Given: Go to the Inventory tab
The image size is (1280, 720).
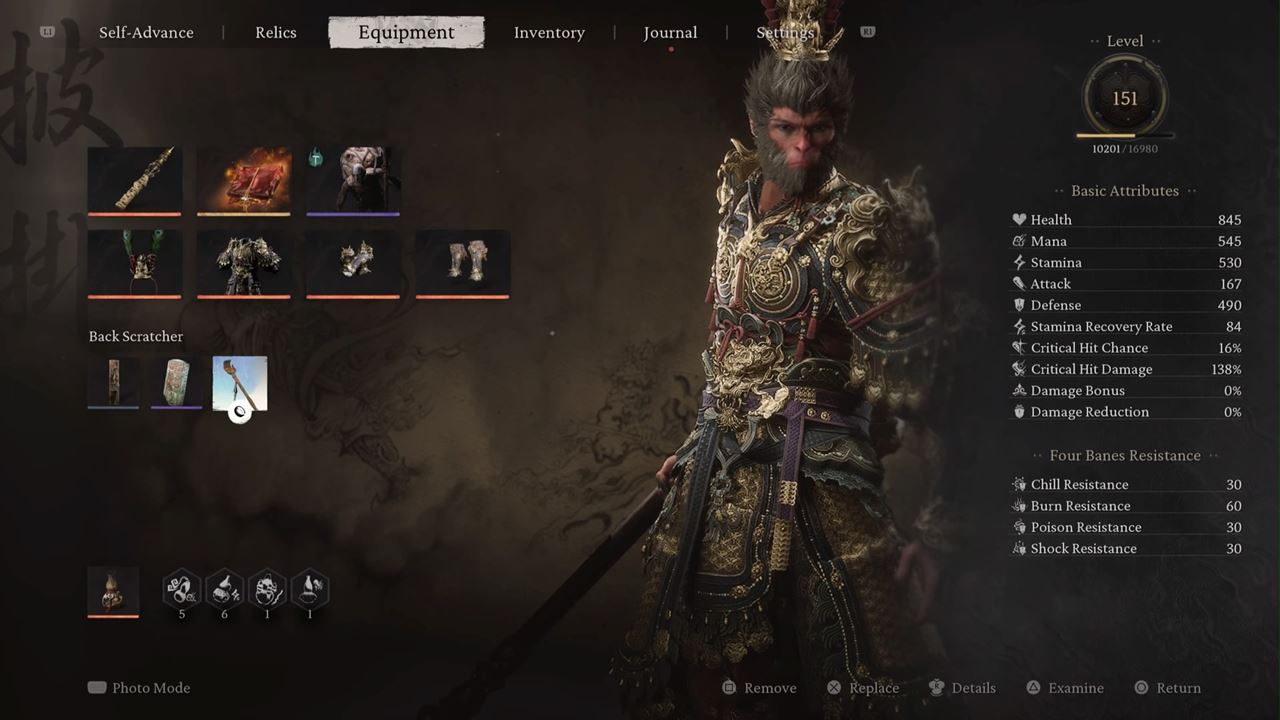Looking at the screenshot, I should (549, 33).
